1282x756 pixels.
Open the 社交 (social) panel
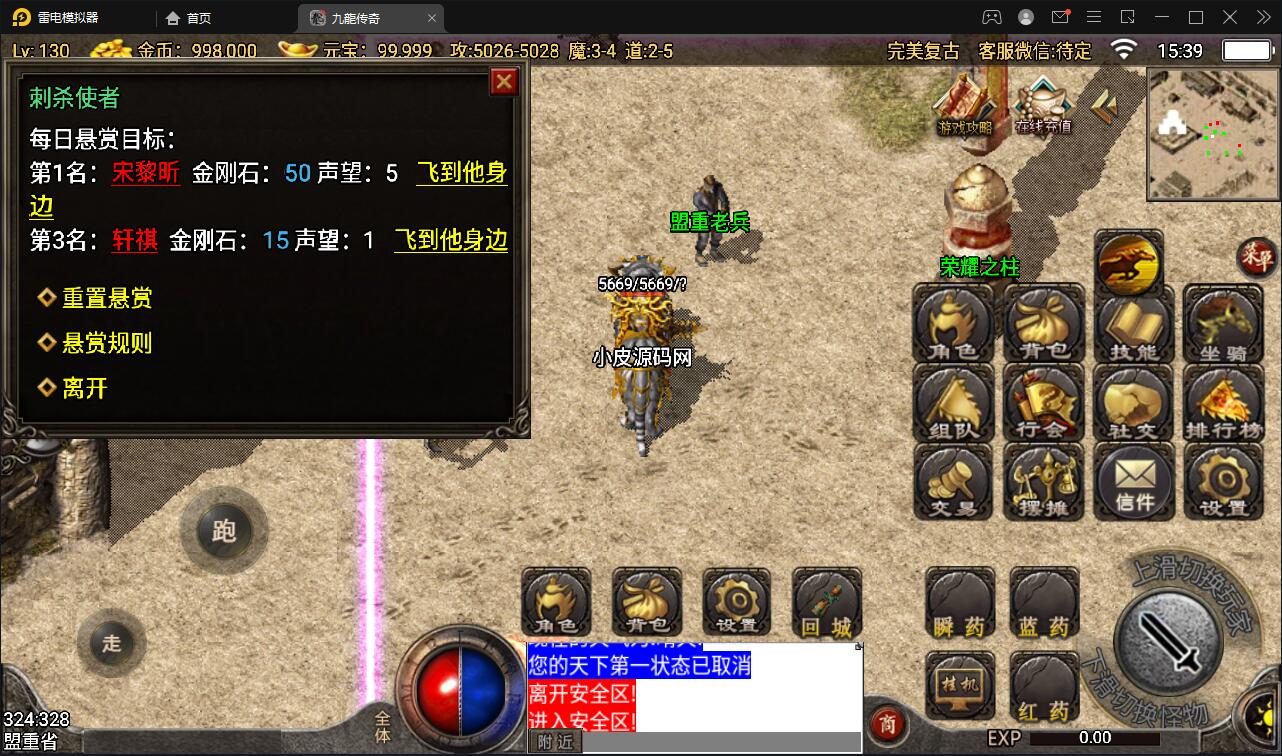click(1133, 403)
